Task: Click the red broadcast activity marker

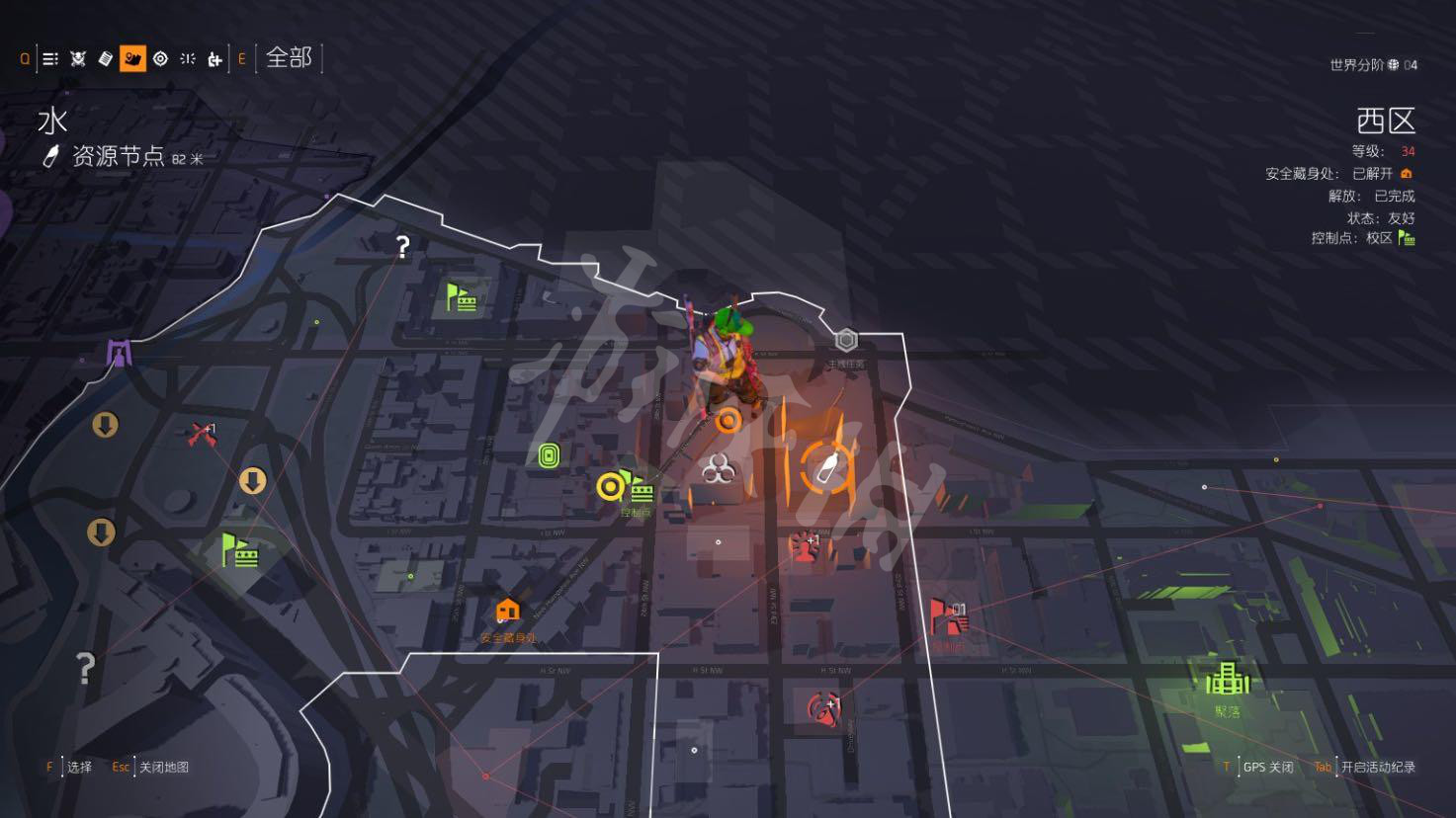Action: [820, 707]
